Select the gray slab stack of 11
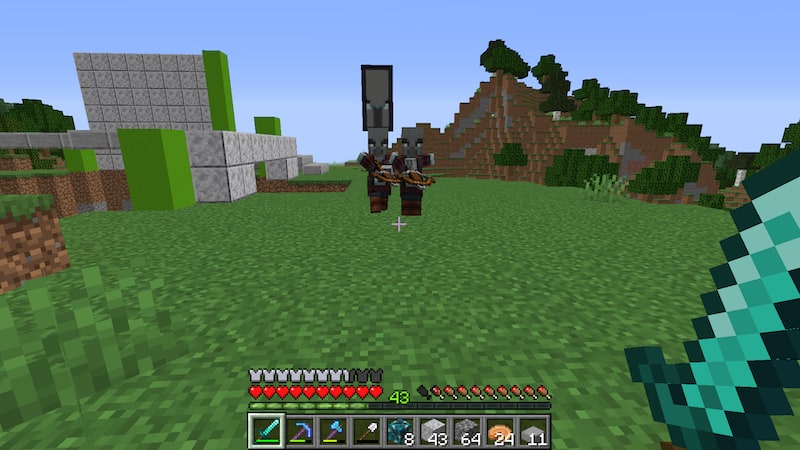This screenshot has height=450, width=800. (x=534, y=431)
